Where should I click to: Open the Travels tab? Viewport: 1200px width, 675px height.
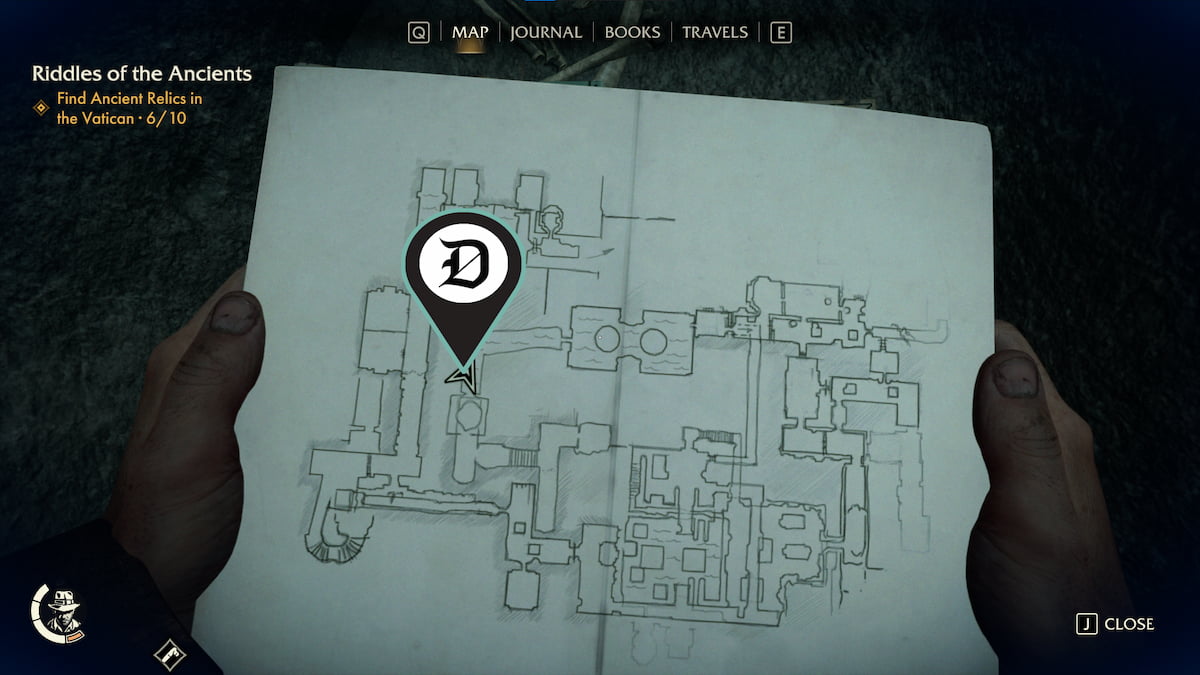[714, 32]
